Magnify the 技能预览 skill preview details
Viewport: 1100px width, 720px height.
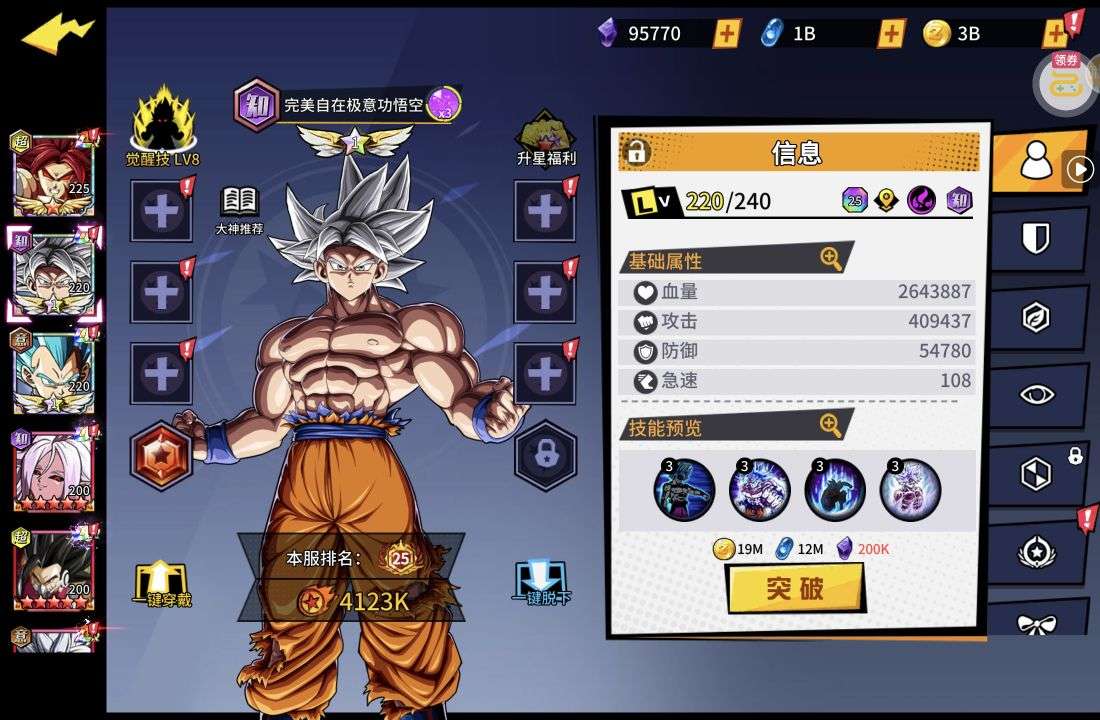tap(831, 426)
